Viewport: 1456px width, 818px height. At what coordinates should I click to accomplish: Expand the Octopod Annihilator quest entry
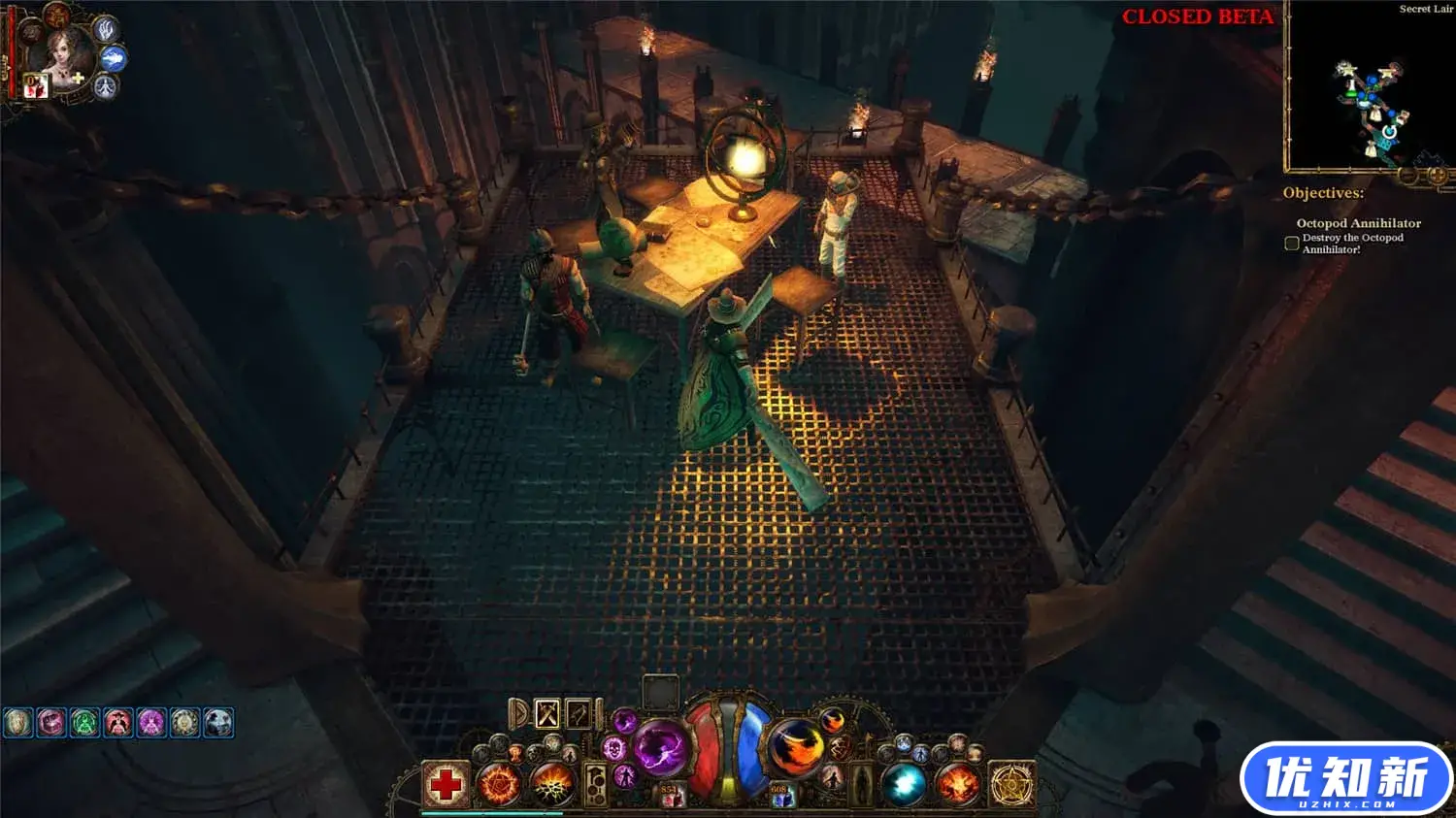click(x=1358, y=222)
